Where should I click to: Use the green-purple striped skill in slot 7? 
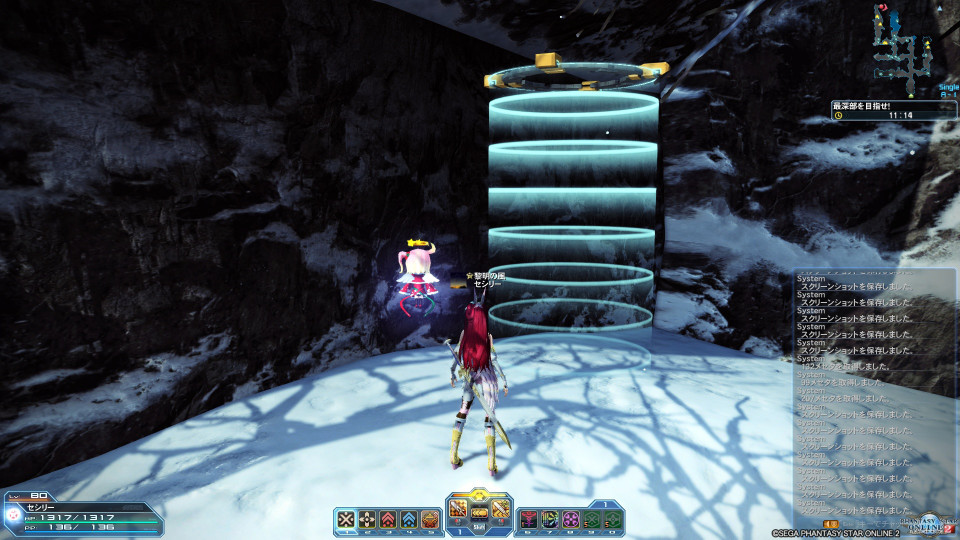click(550, 519)
